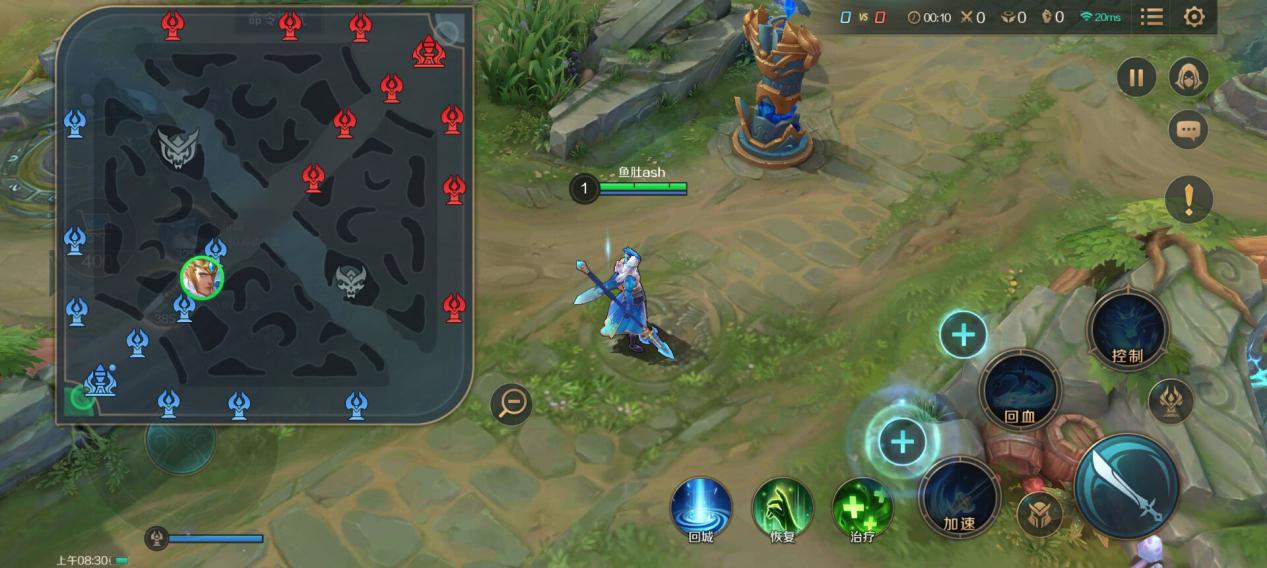Click the blue allied base crystal marker

99,380
